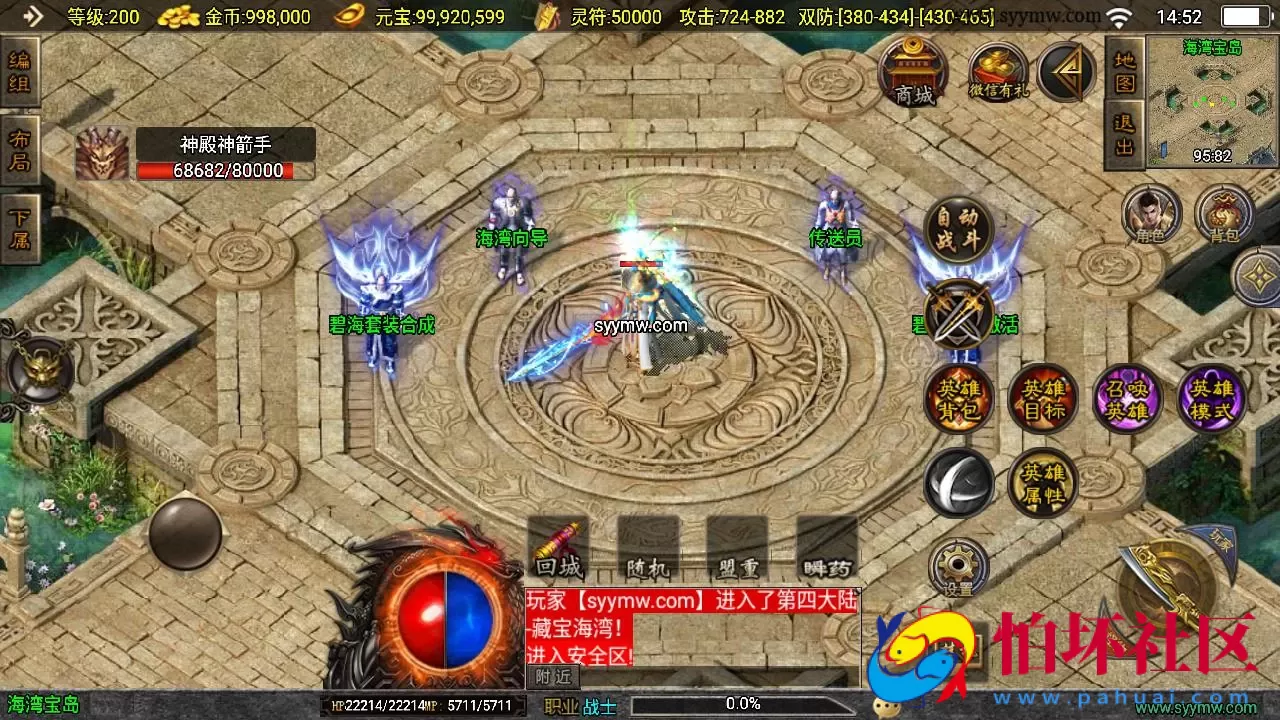Toggle 英雄模式 hero mode
Image resolution: width=1280 pixels, height=720 pixels.
(x=1211, y=398)
